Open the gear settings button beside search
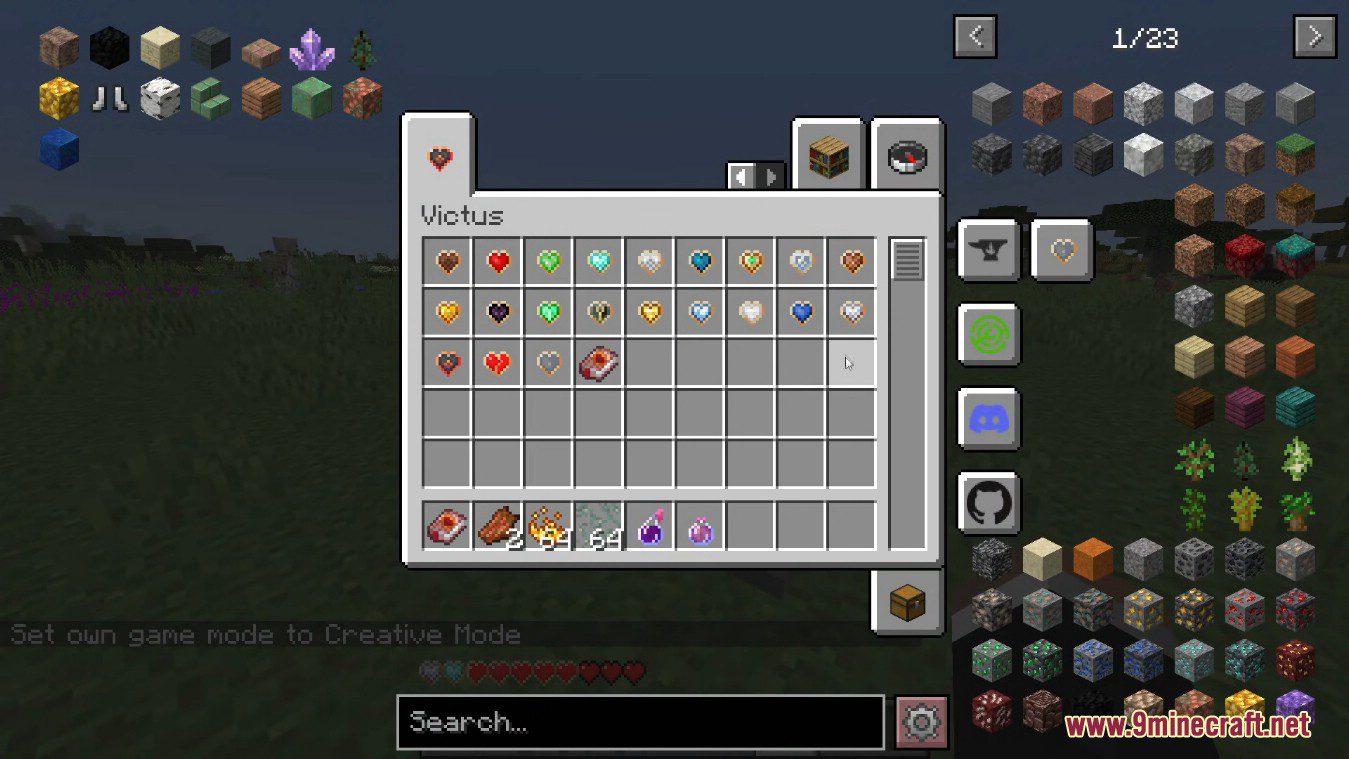The width and height of the screenshot is (1349, 759). click(921, 722)
